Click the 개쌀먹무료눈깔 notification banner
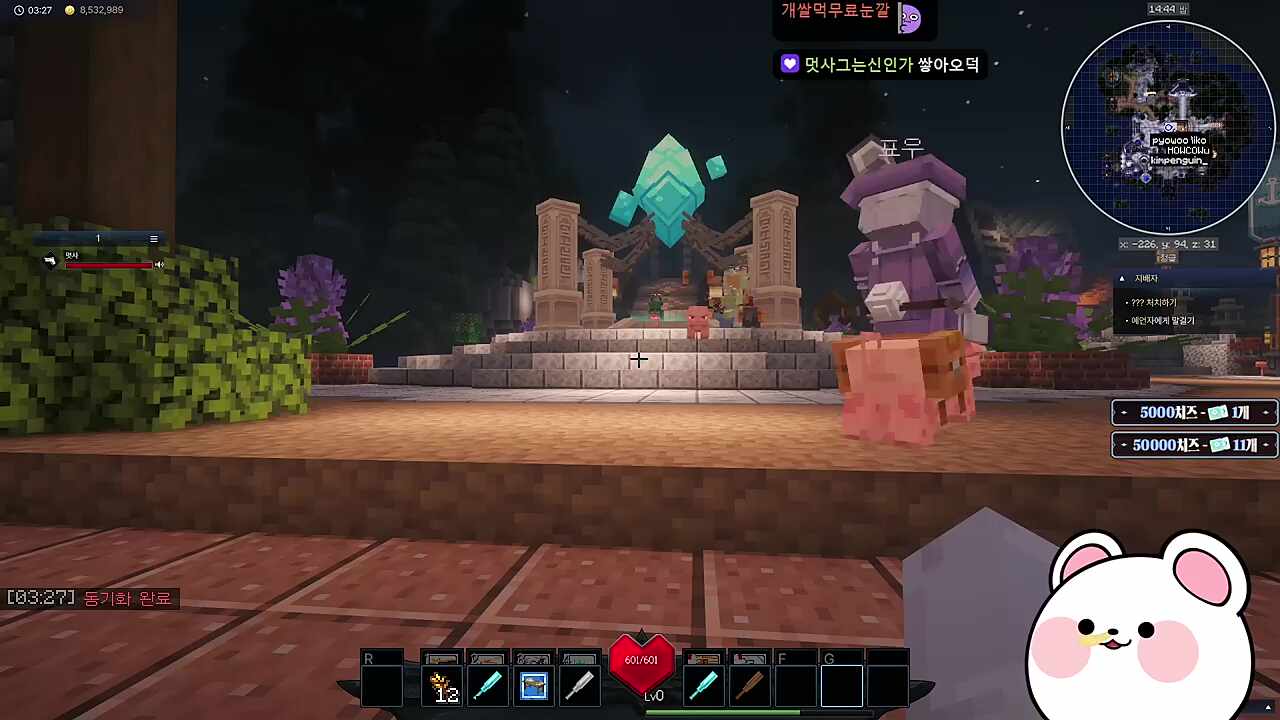Screen dimensions: 1280x720 click(845, 17)
